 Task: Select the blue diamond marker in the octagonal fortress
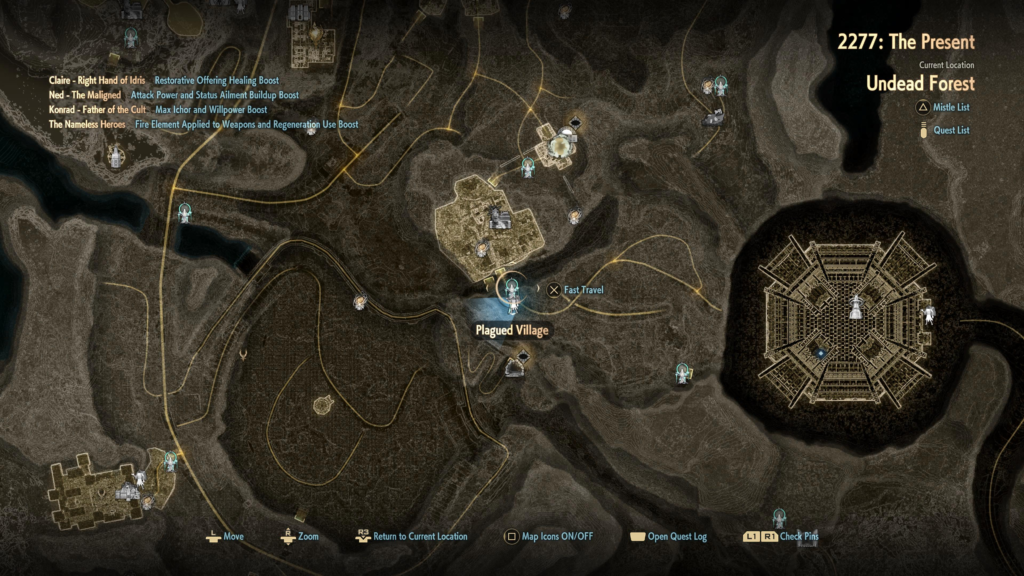point(820,351)
